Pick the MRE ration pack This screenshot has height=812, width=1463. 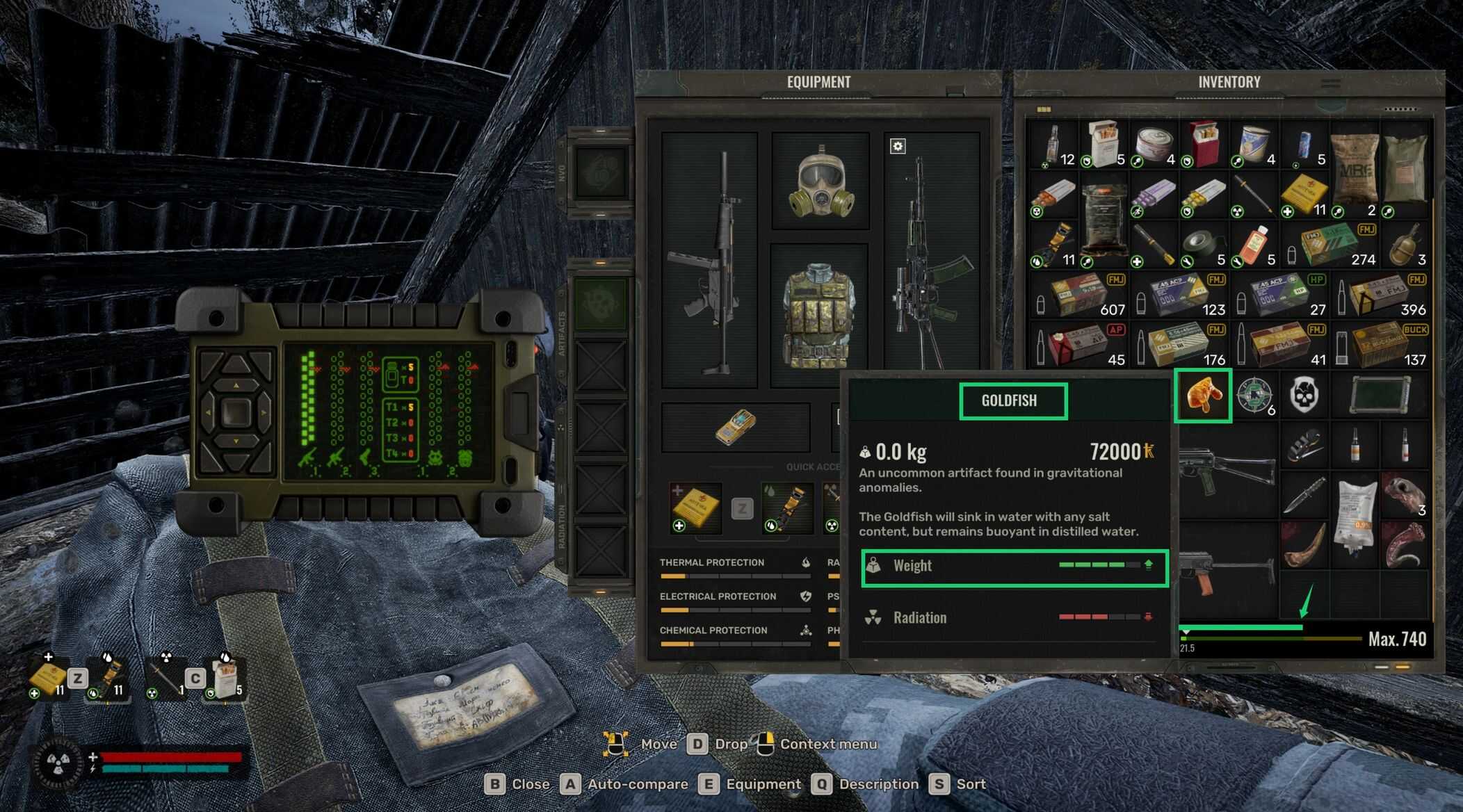[x=1354, y=170]
